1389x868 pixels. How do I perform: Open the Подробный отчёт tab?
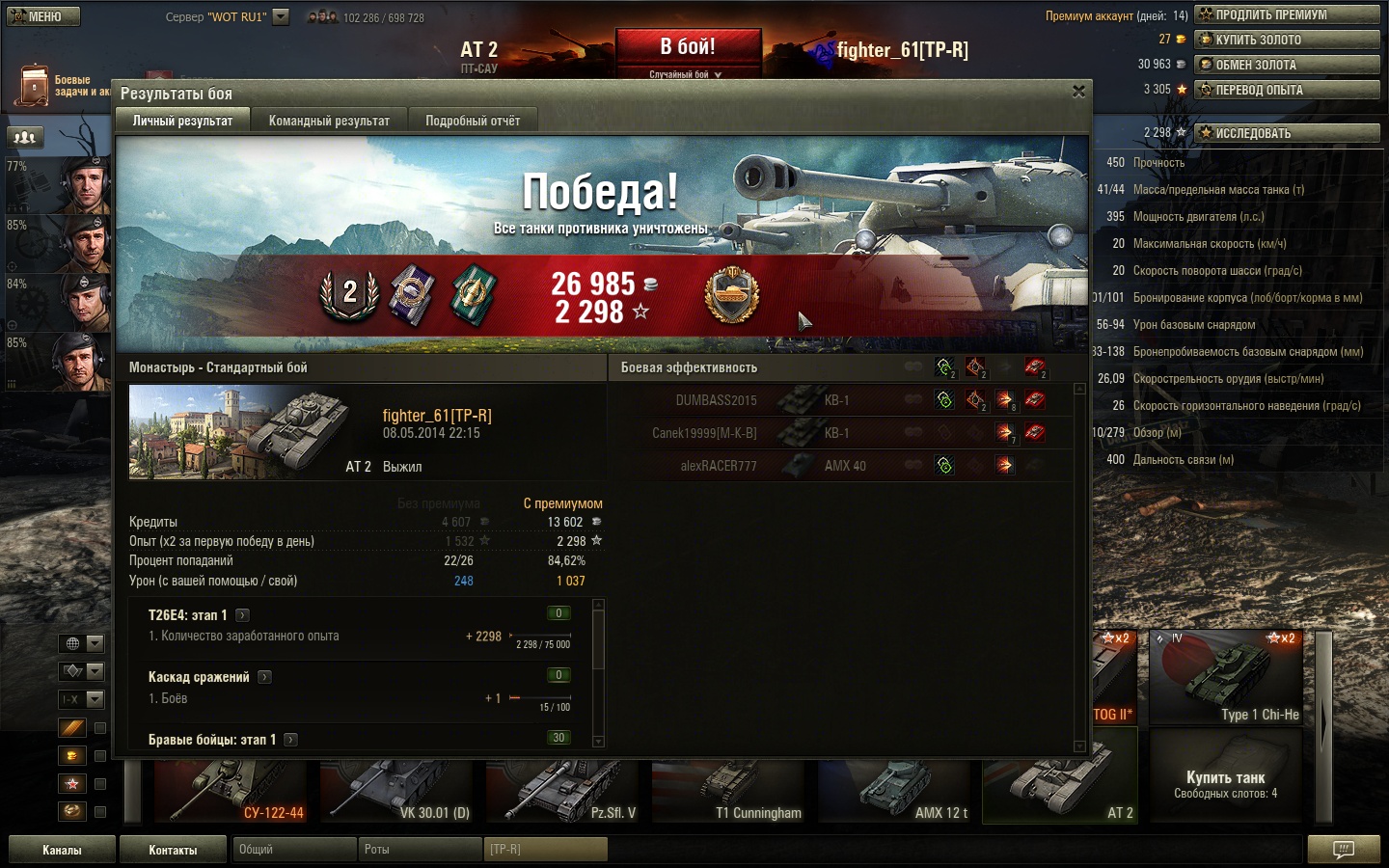coord(472,121)
